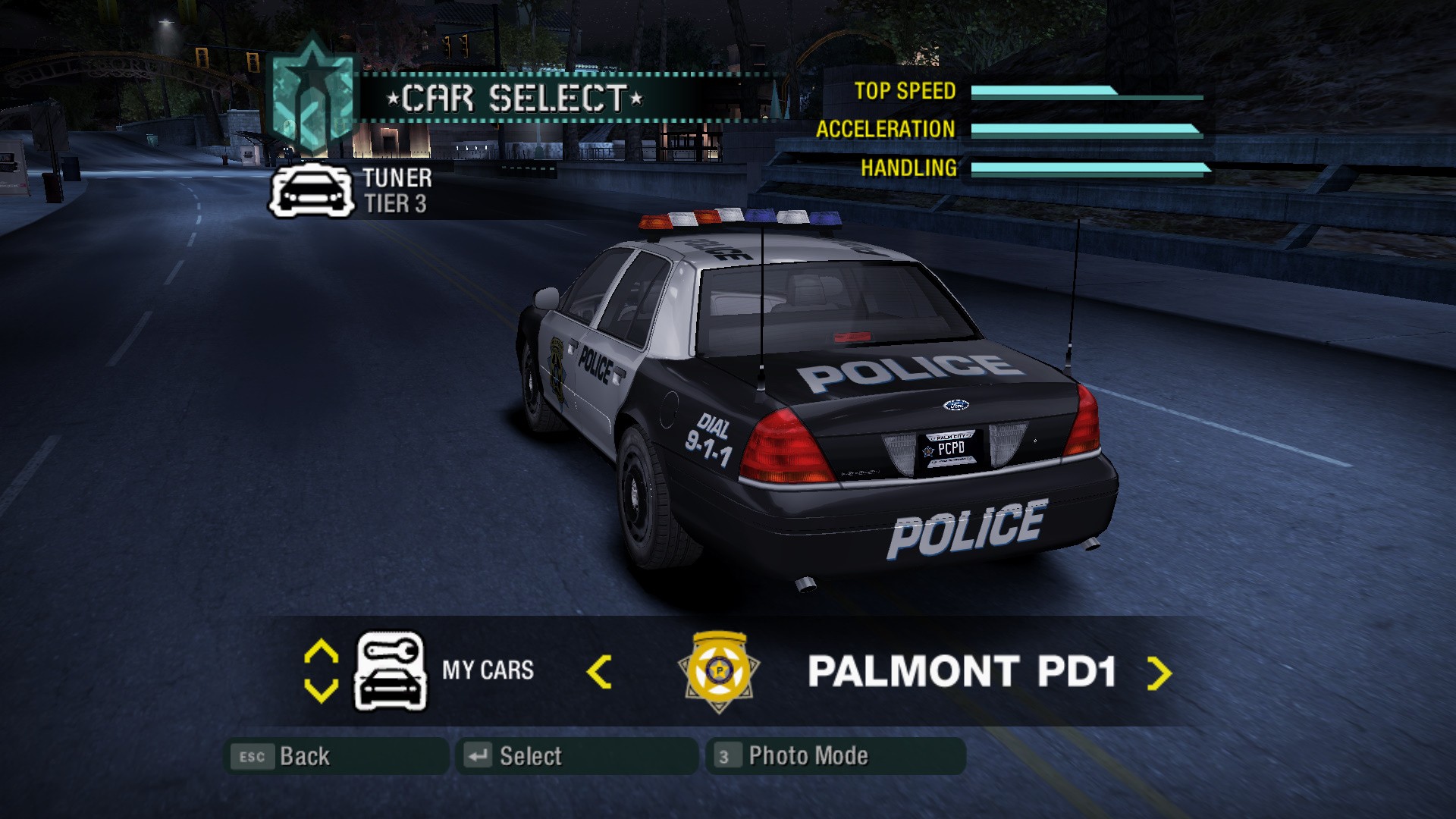
Task: Go back with the Back button
Action: coord(336,756)
